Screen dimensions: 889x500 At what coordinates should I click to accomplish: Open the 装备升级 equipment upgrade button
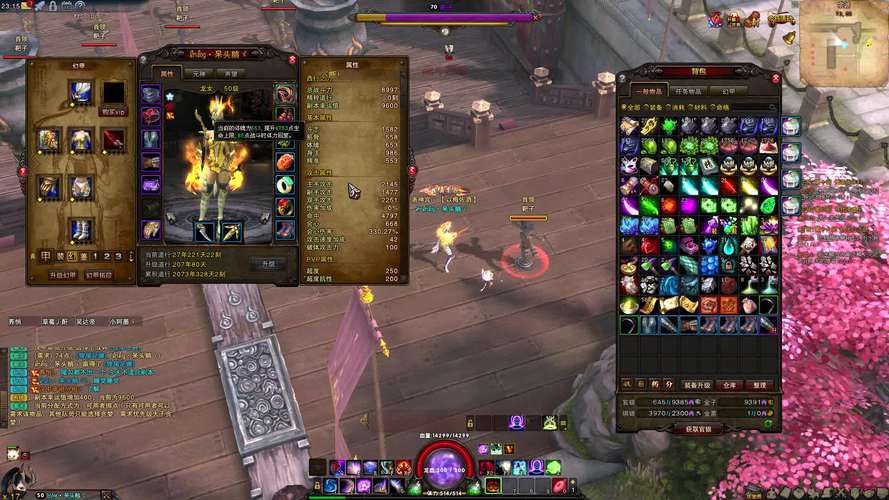point(696,384)
